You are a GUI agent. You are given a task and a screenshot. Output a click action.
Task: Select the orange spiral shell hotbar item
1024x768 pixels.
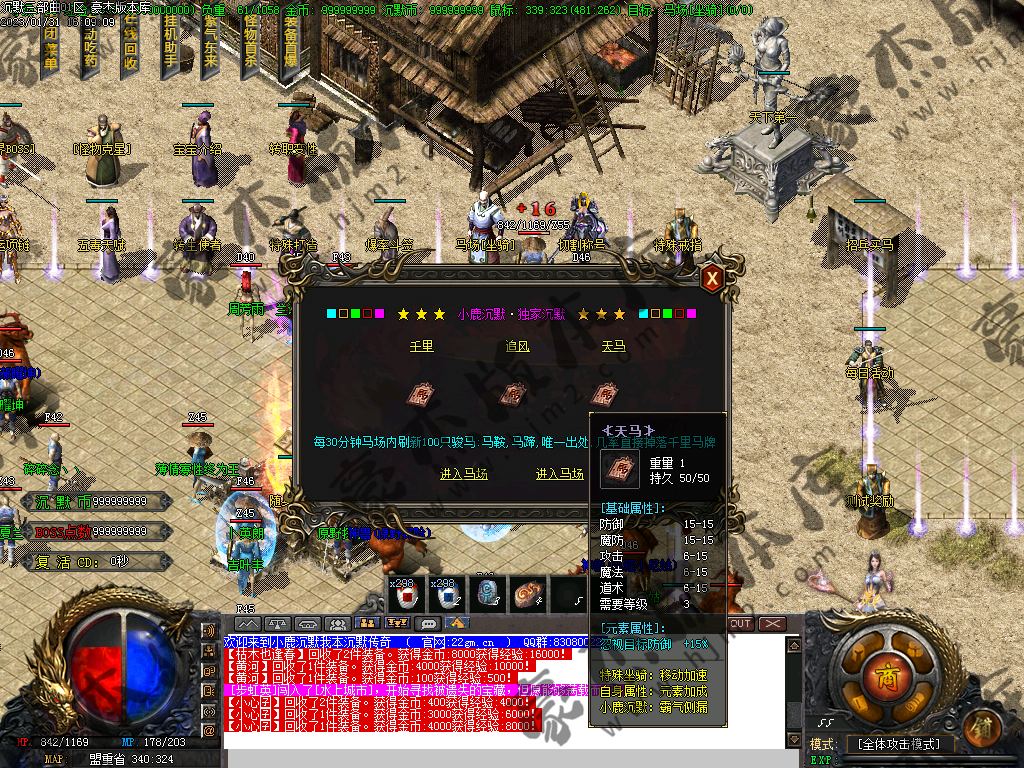tap(529, 595)
